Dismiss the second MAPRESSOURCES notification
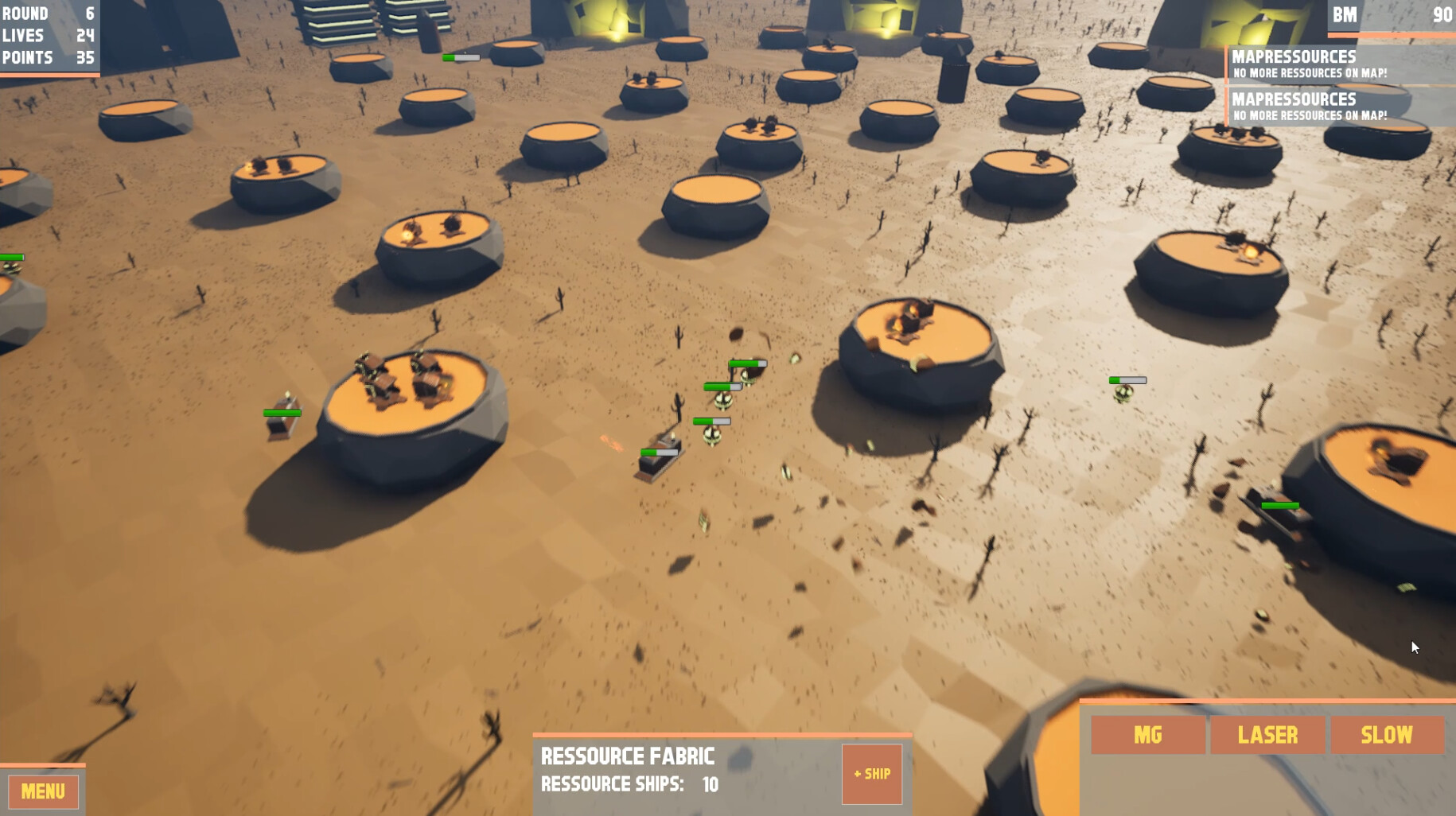 coord(1337,106)
